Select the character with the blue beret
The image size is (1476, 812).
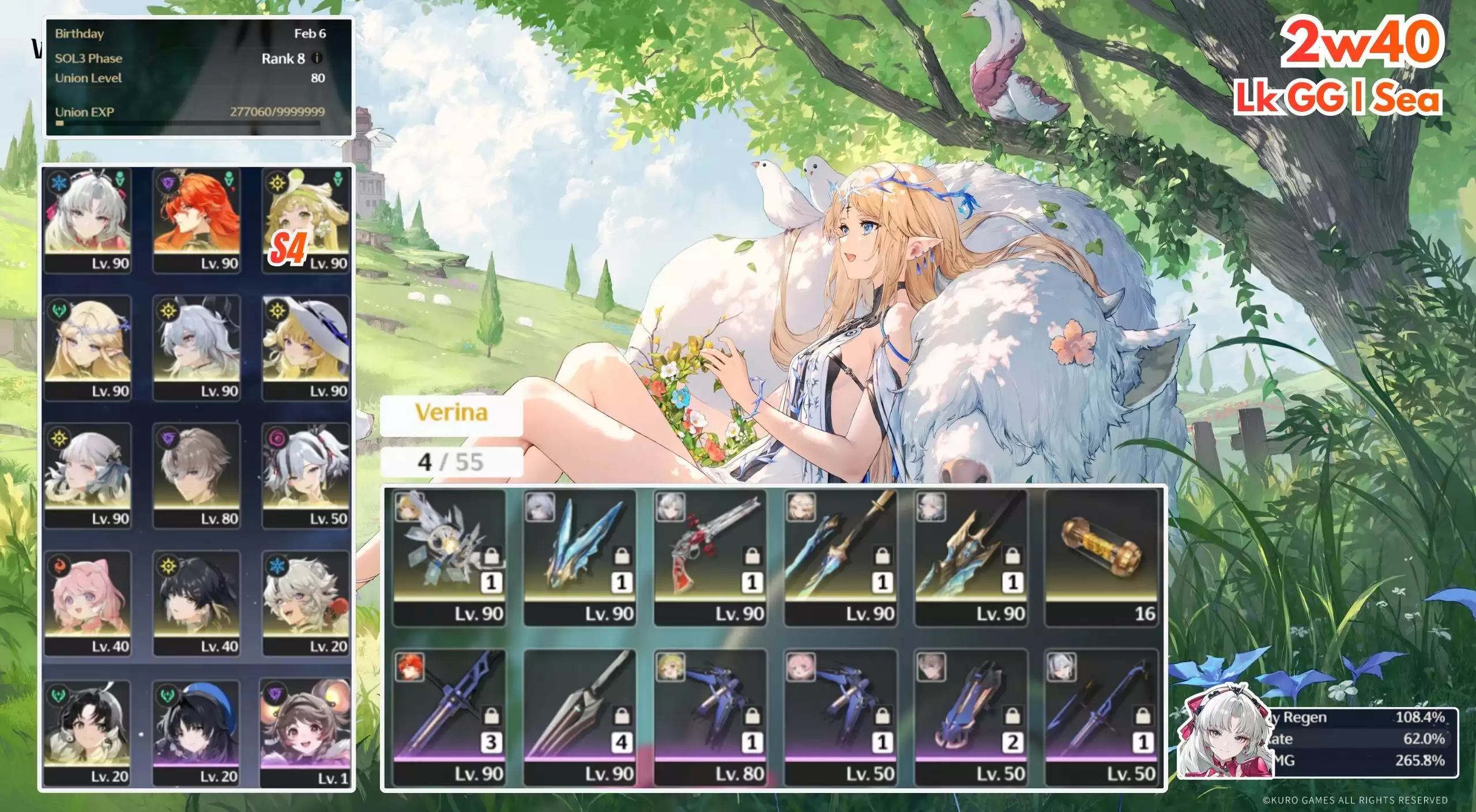click(x=197, y=732)
